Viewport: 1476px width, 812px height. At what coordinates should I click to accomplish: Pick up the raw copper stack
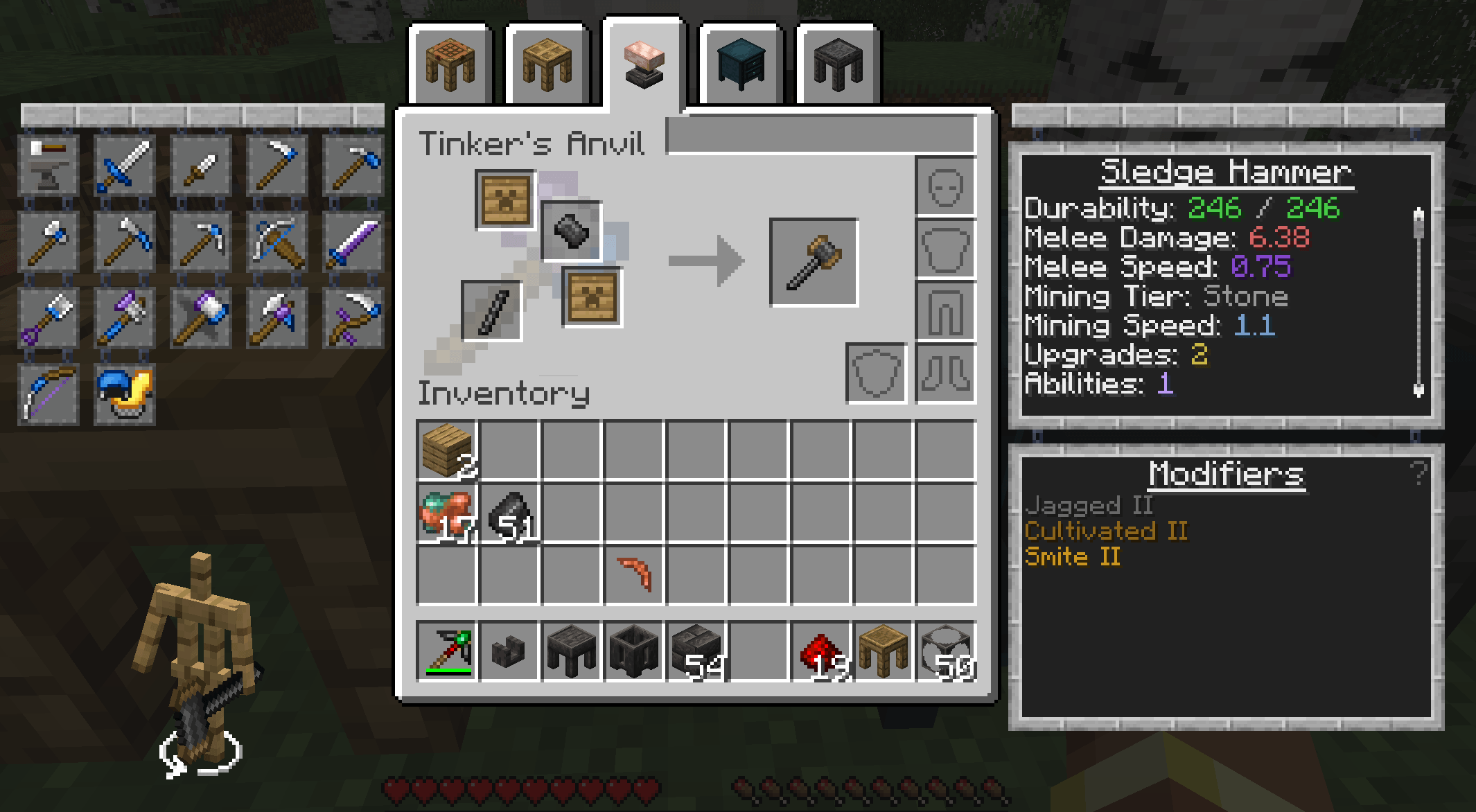coord(446,513)
